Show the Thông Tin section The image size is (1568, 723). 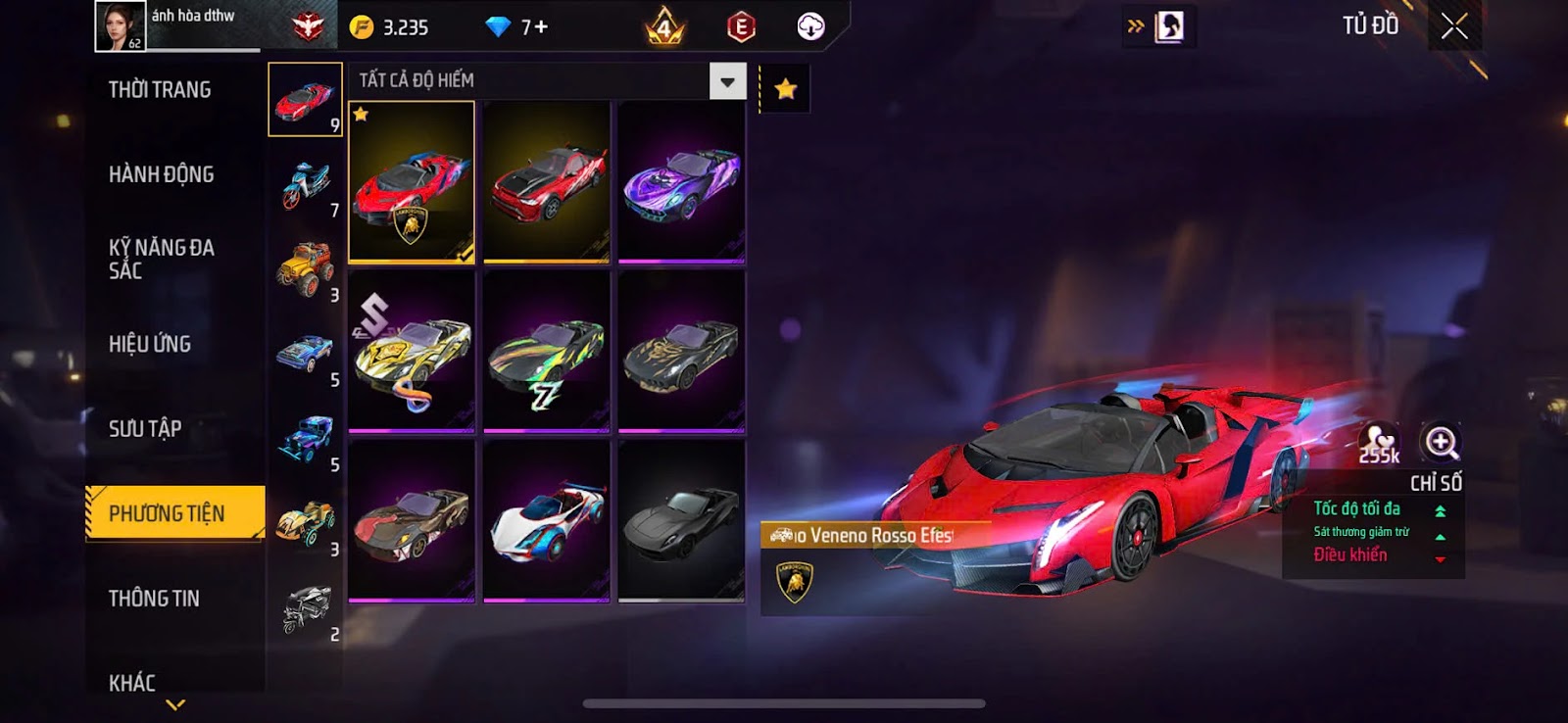point(154,599)
